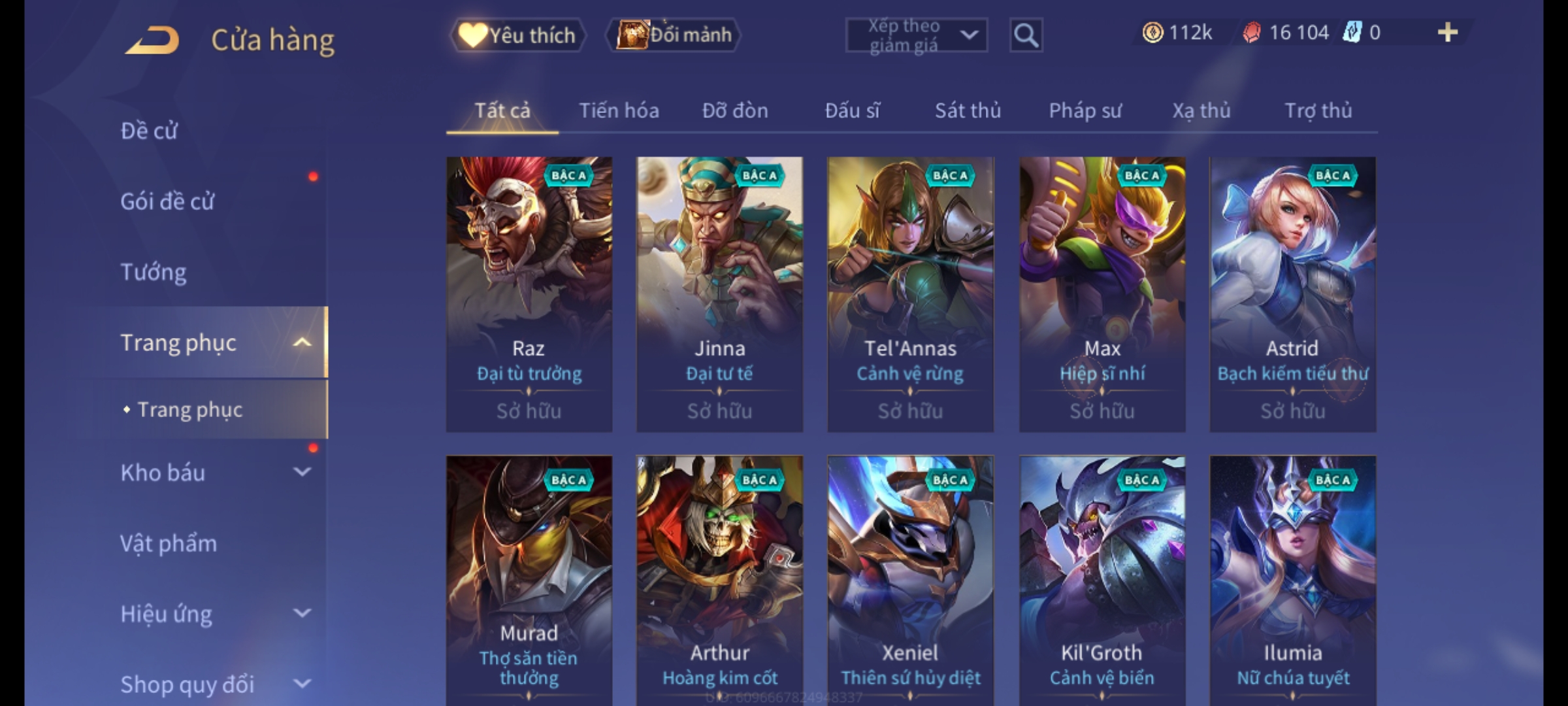Image resolution: width=1568 pixels, height=706 pixels.
Task: Select the Raz Đại tù trưởng skin card
Action: point(529,294)
